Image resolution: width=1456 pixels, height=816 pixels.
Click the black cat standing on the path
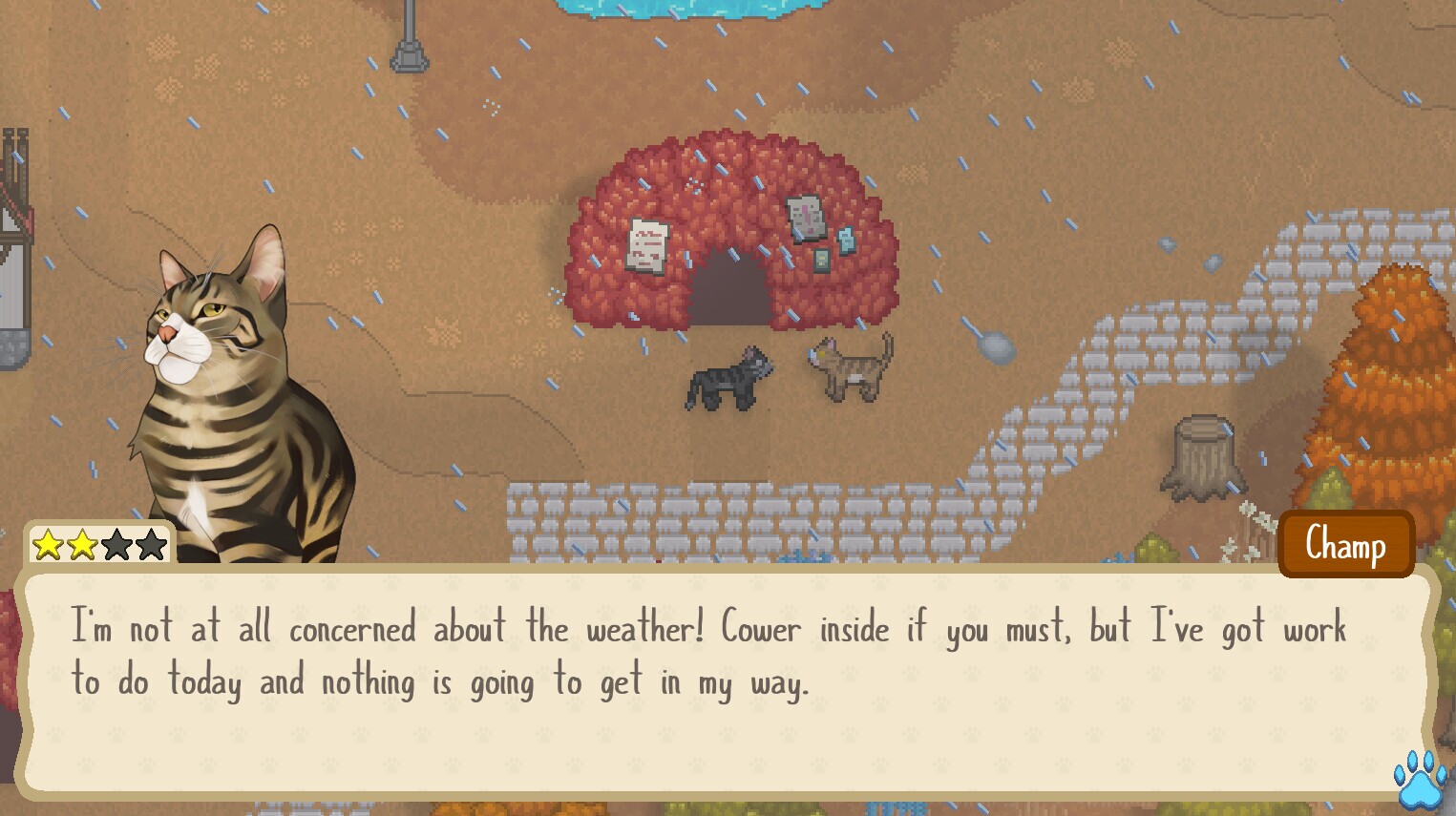coord(730,377)
